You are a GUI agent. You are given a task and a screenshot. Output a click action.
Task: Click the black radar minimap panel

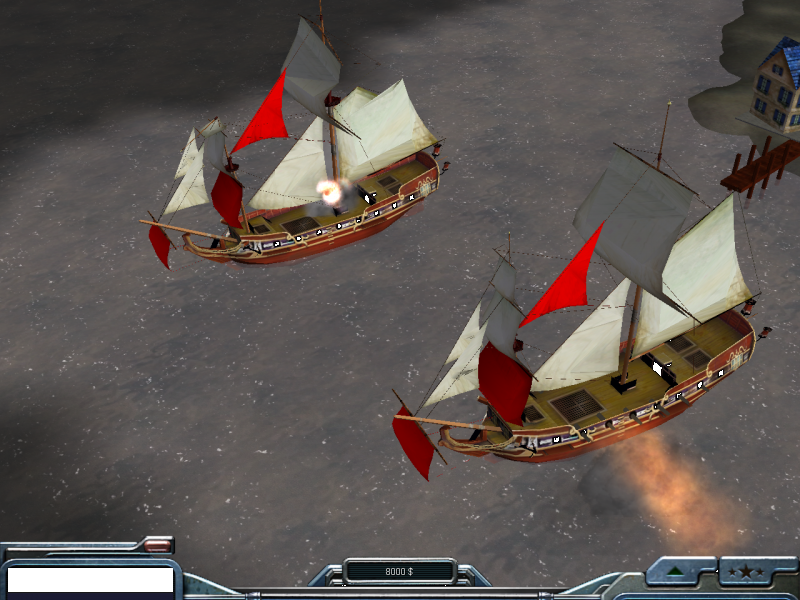90,580
